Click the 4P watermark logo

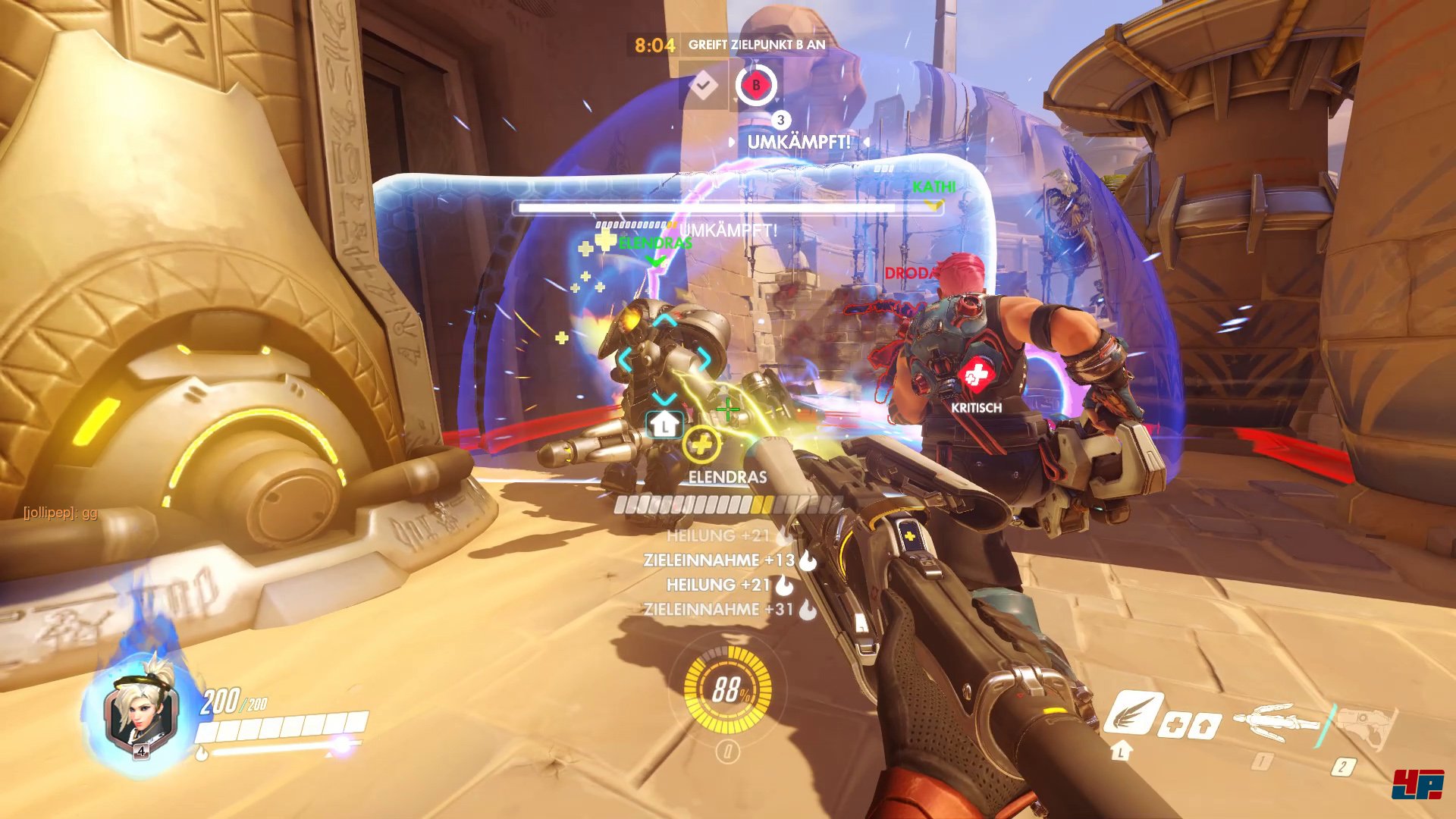pos(1417,784)
